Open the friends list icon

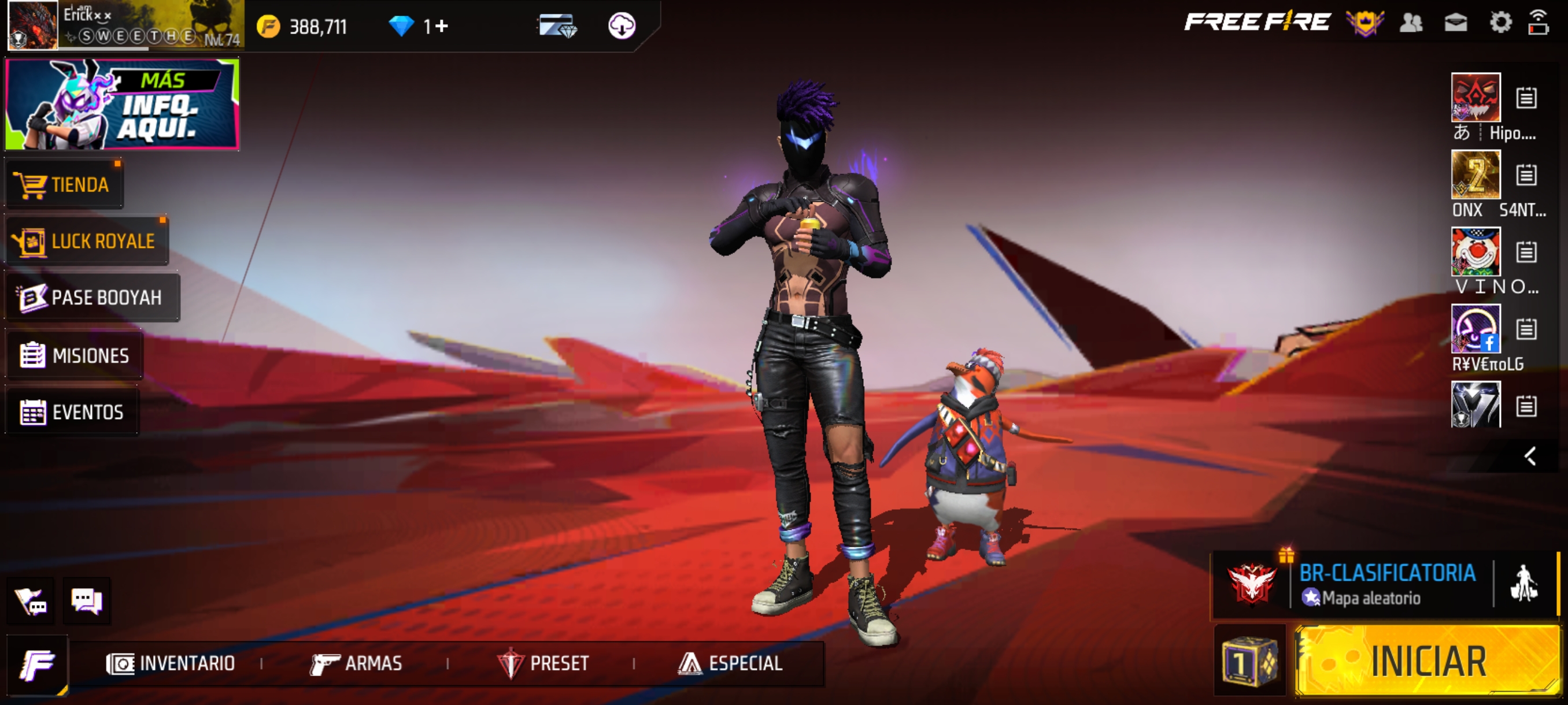coord(1411,23)
